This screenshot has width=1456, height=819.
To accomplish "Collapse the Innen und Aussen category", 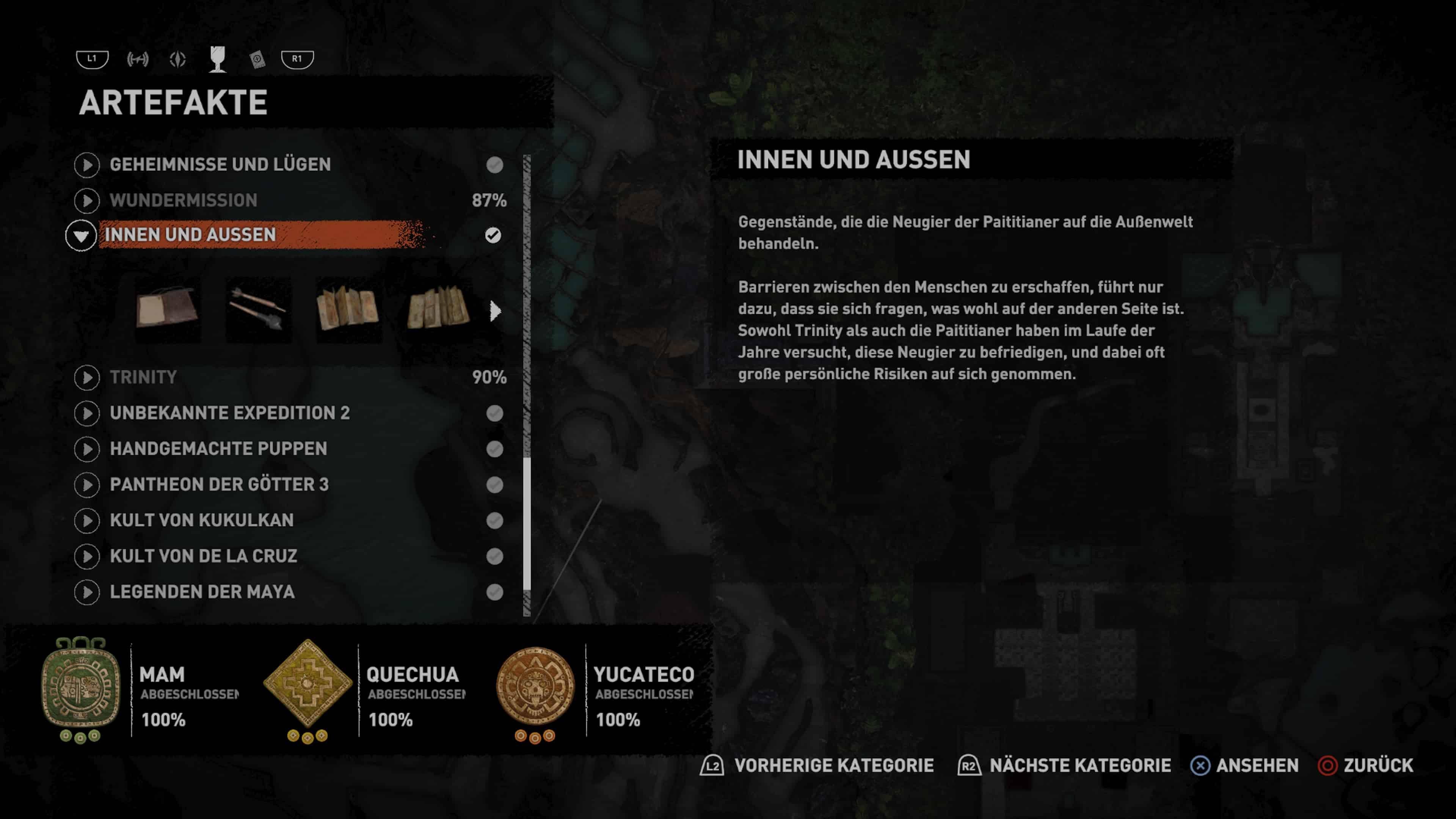I will point(81,235).
